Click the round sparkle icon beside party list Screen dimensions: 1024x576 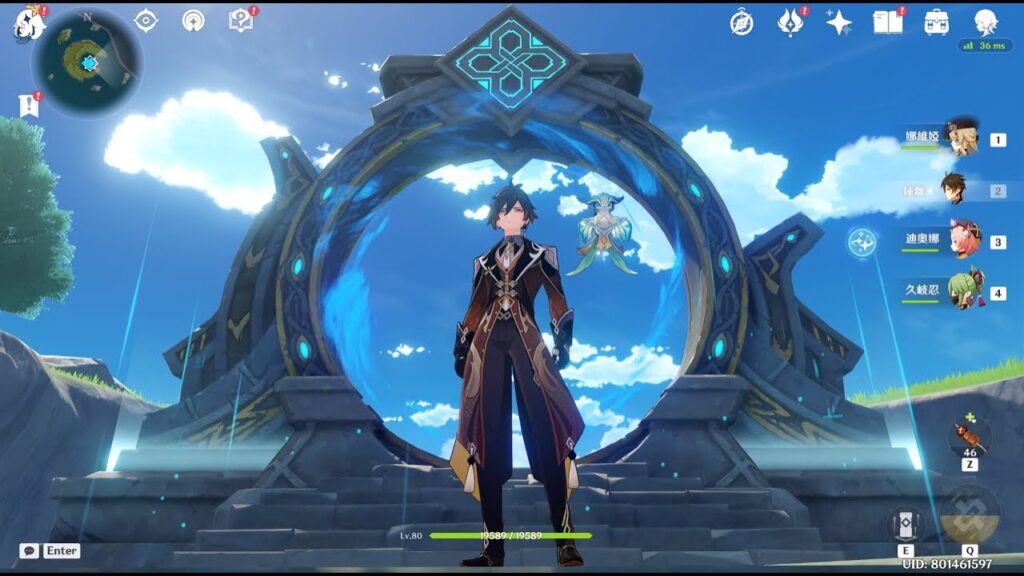coord(861,241)
